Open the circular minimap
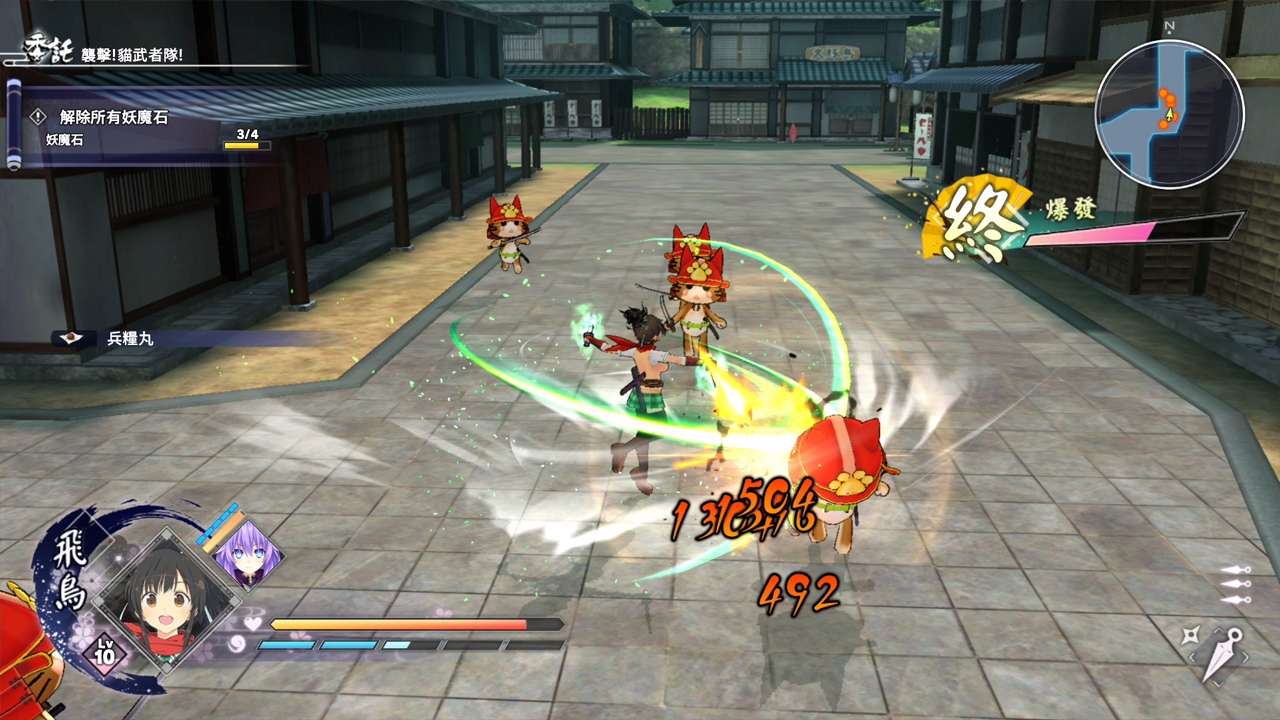 click(1169, 113)
